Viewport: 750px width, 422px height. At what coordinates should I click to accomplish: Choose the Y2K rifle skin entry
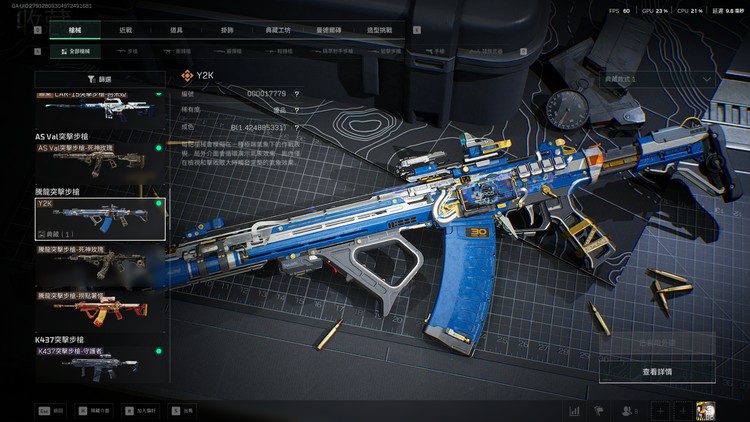[99, 217]
